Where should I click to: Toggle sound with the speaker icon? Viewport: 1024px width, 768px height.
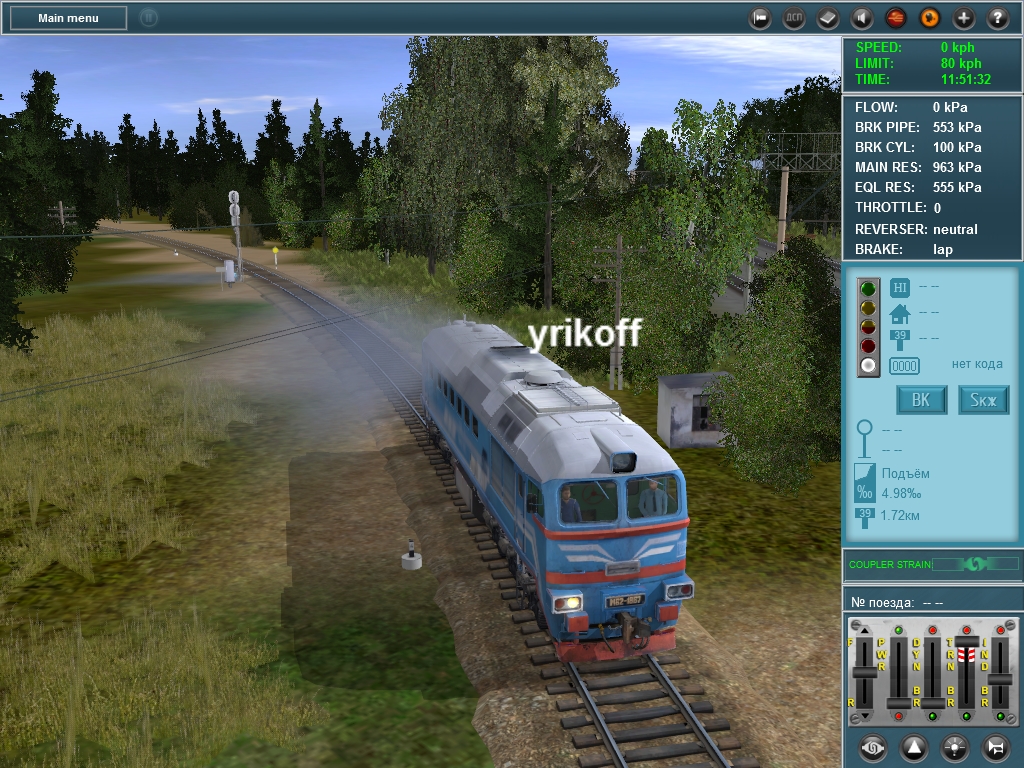pos(862,18)
